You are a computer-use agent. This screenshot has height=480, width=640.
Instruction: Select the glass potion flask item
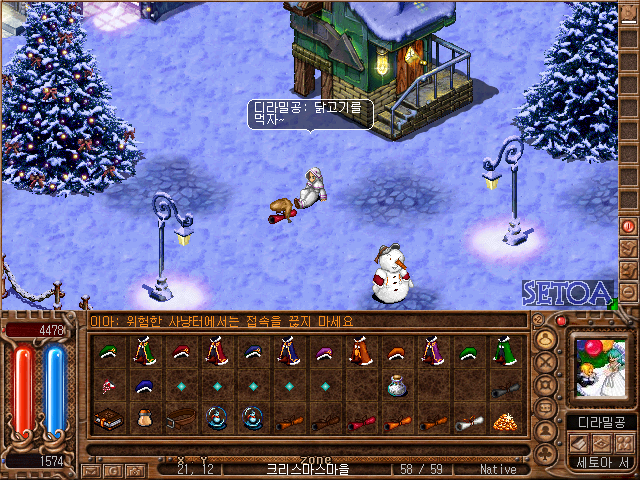[397, 388]
